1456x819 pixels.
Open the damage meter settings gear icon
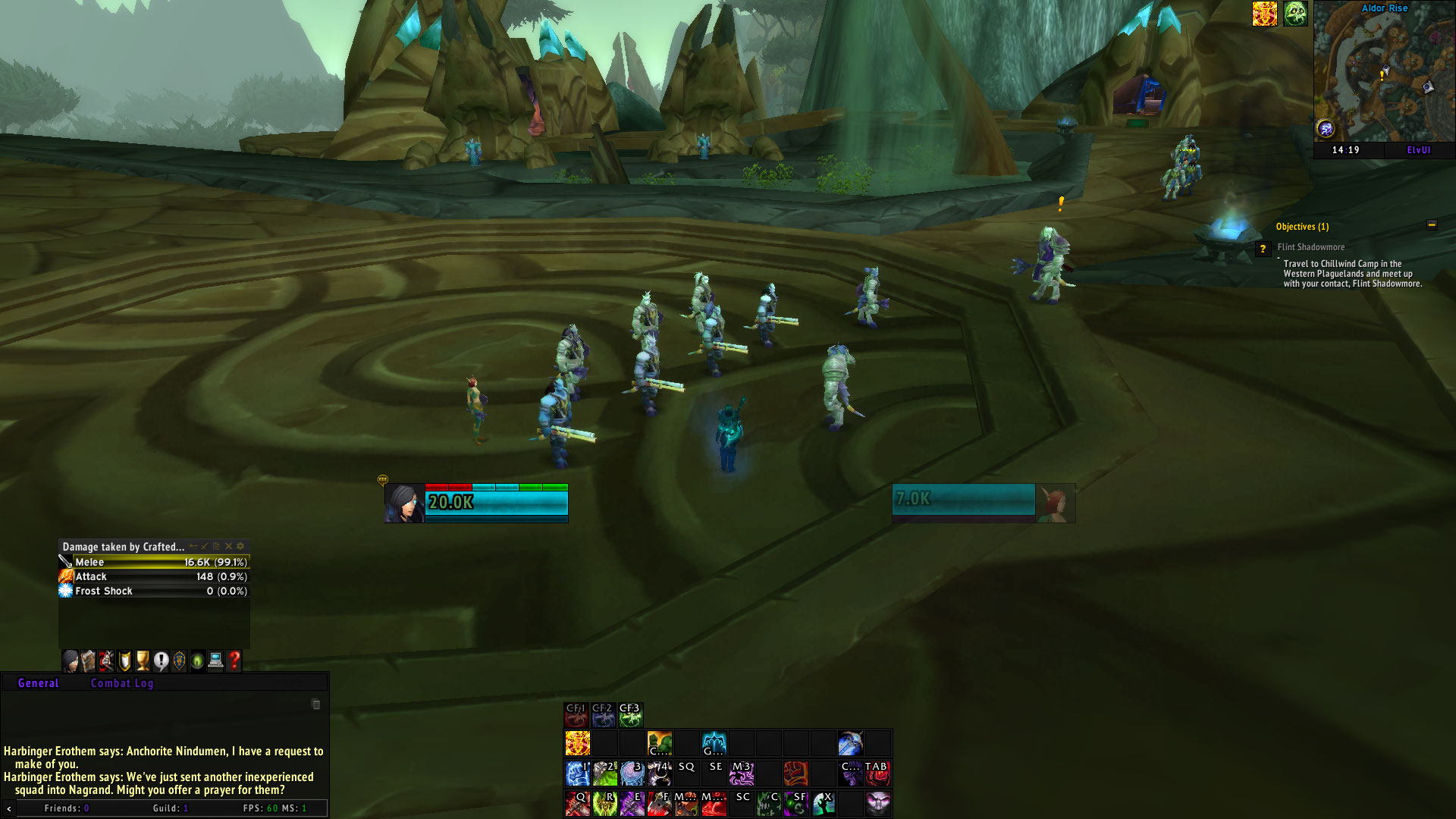(x=240, y=545)
